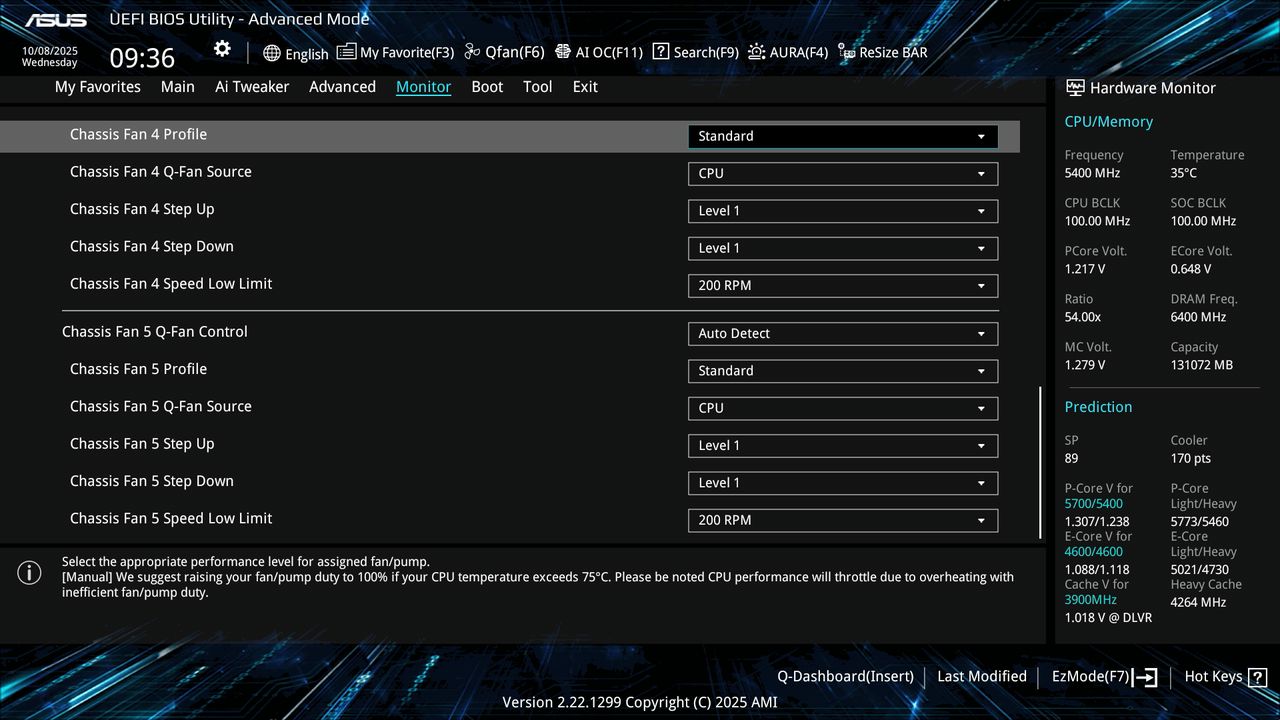Switch to the Ai Tweaker tab
The height and width of the screenshot is (720, 1280).
click(252, 87)
